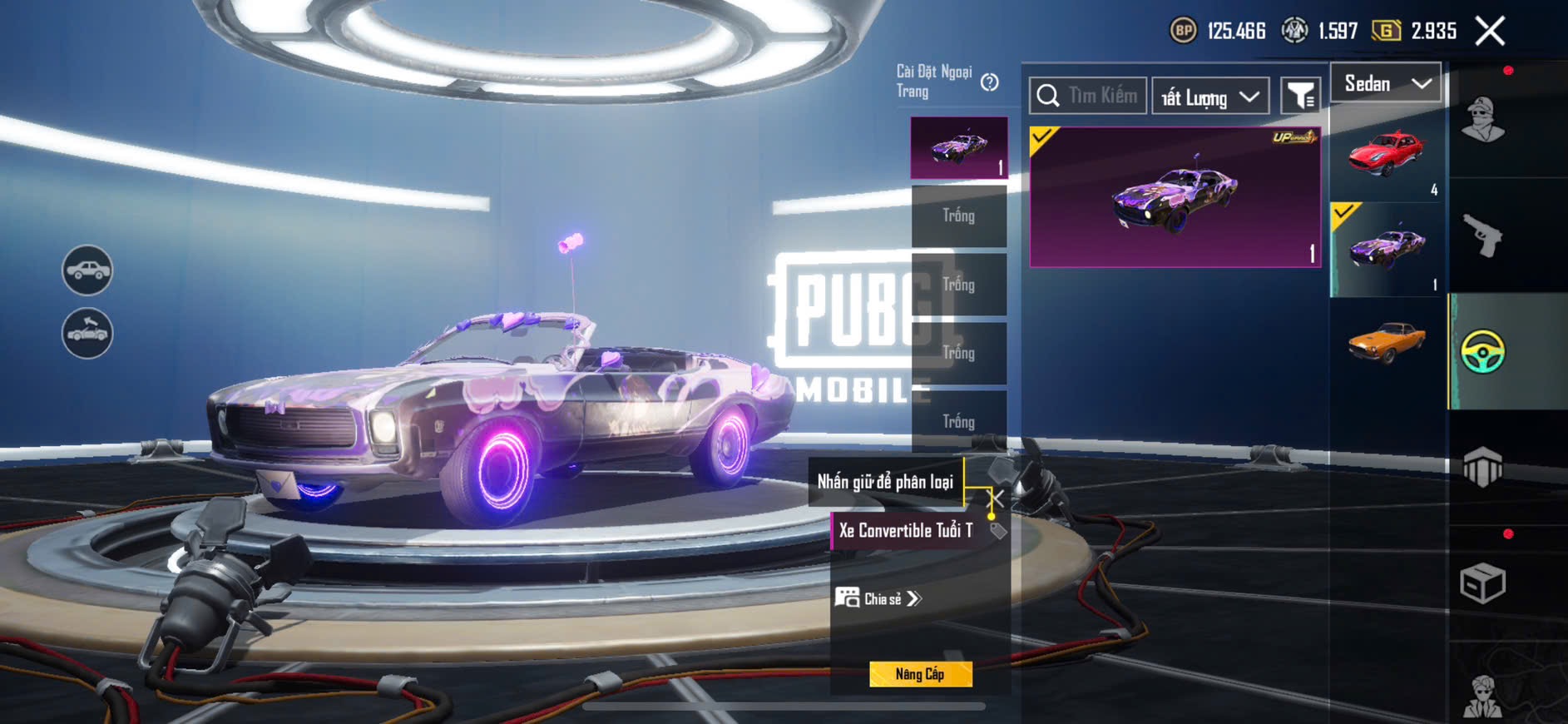Open the Lượng sort dropdown

click(x=1210, y=97)
